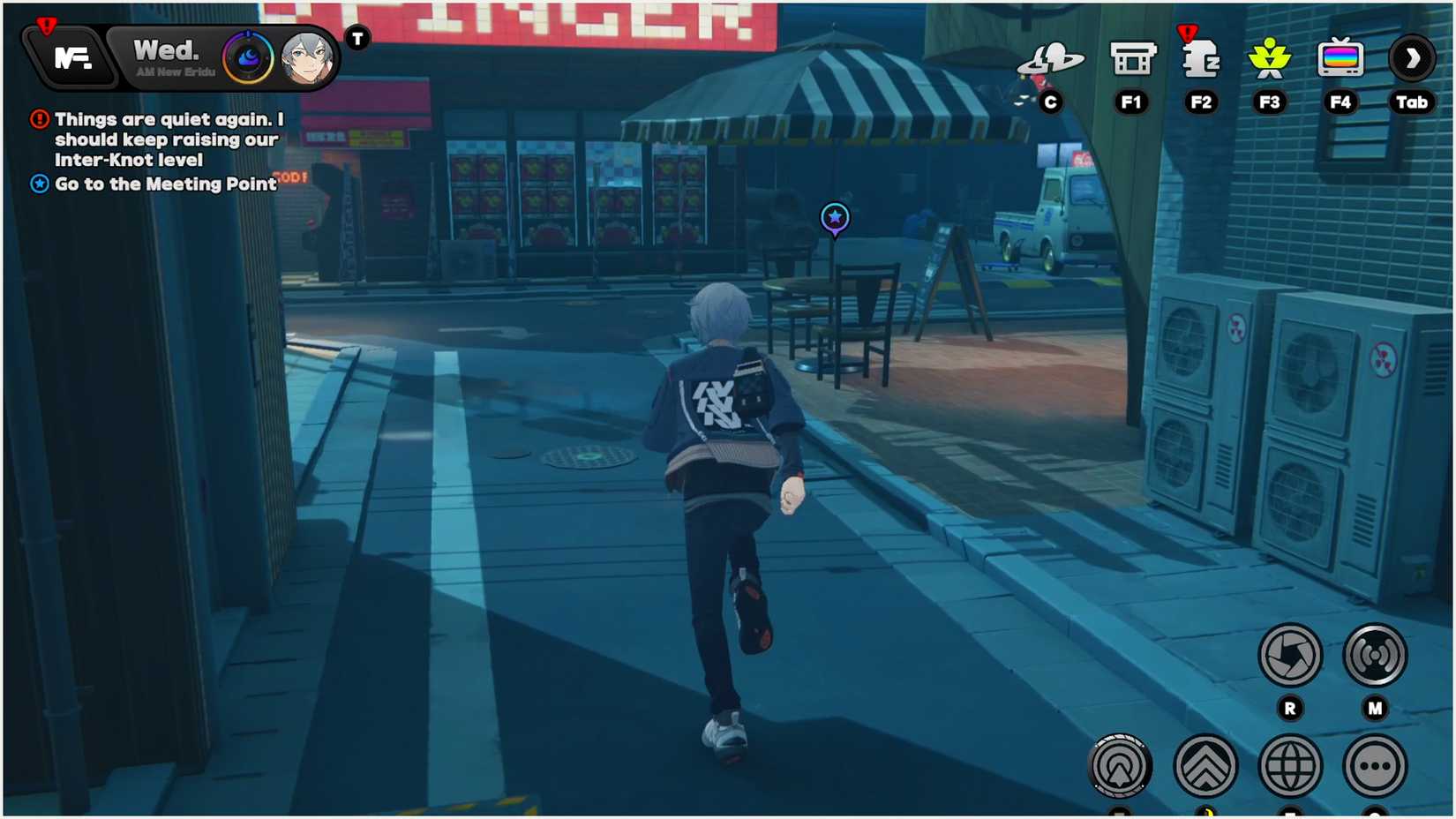
Task: Open the Inter-Knot globe icon
Action: (1290, 765)
